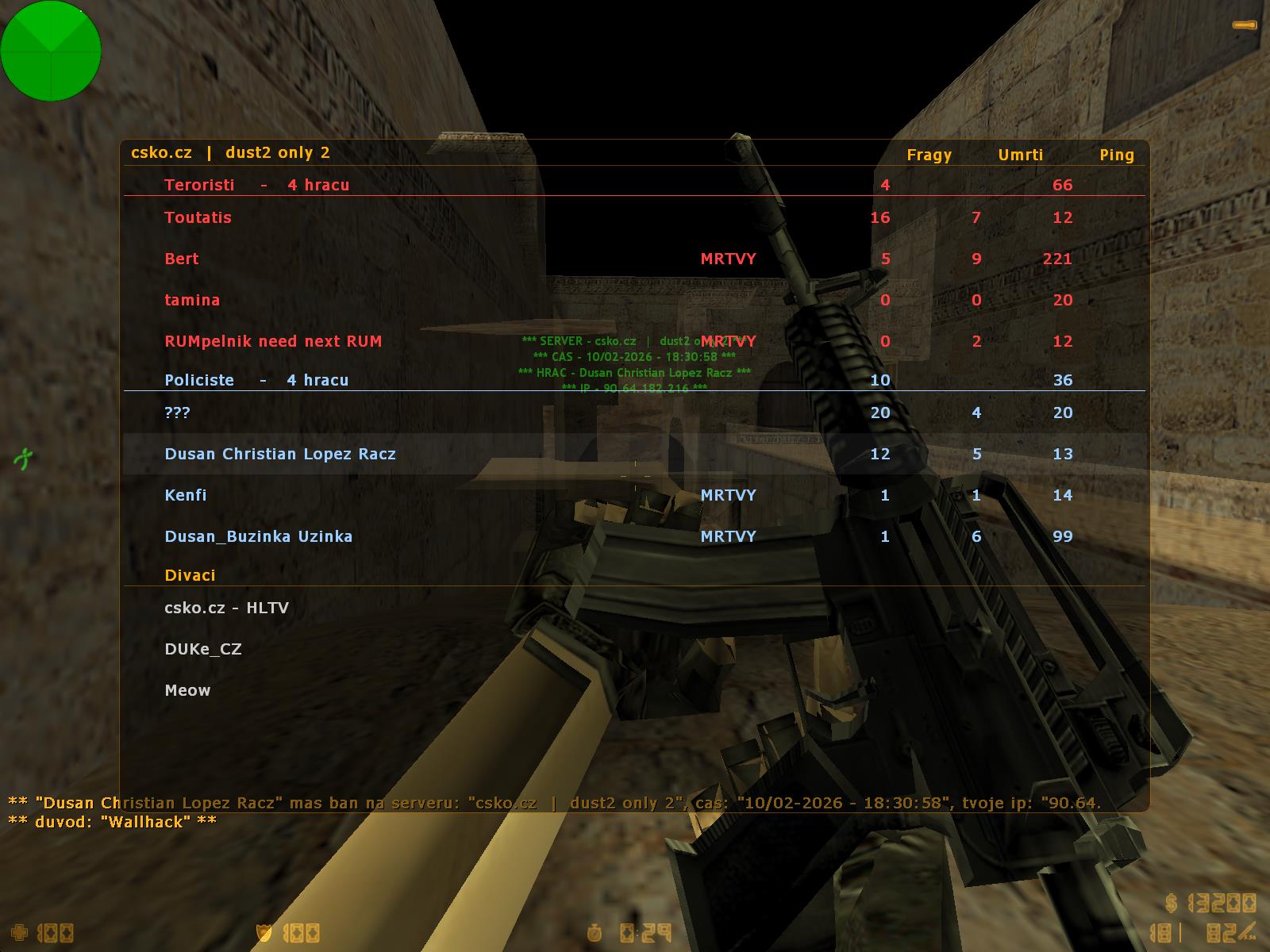This screenshot has height=952, width=1270.
Task: Click the Divaci spectators header
Action: 190,575
